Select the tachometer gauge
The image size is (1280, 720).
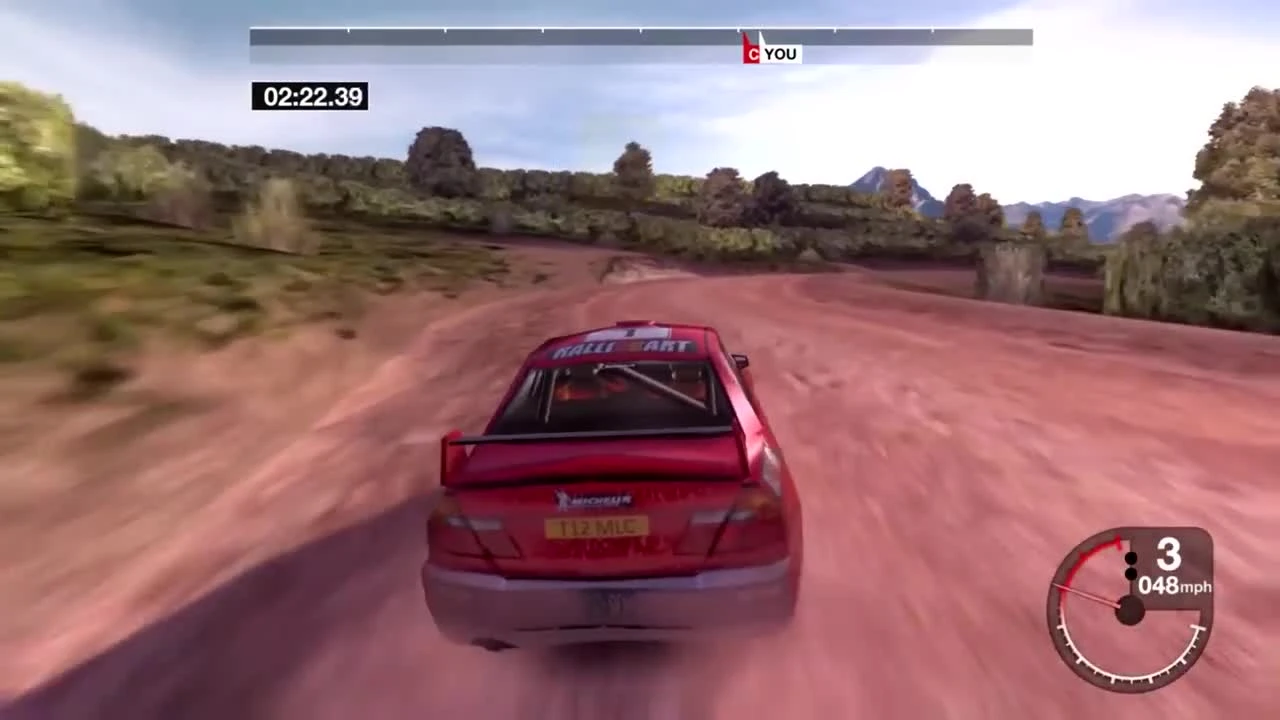pos(1128,610)
